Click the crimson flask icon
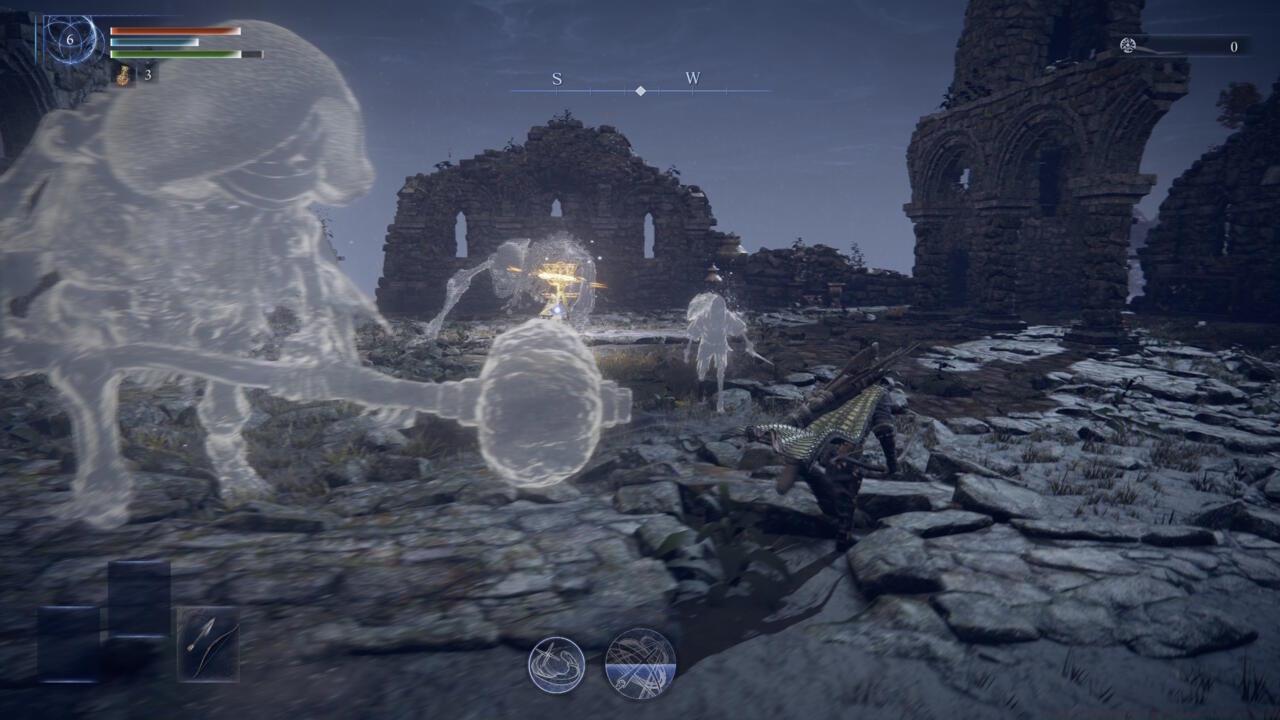 tap(124, 75)
